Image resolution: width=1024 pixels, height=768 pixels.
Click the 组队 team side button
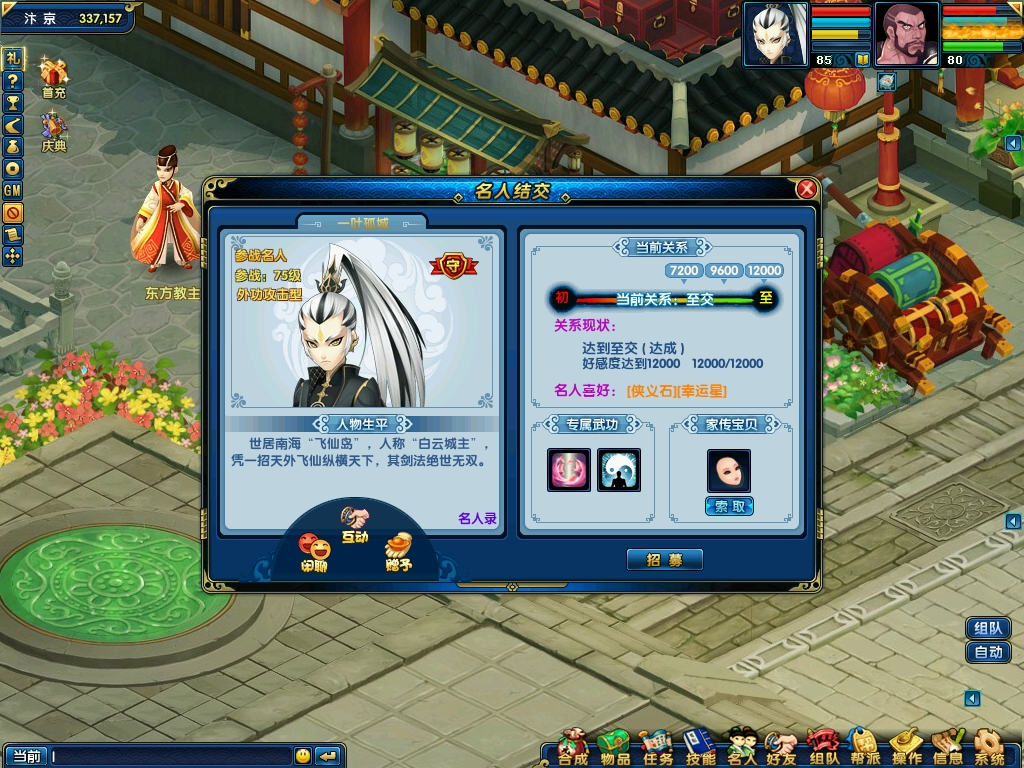click(988, 628)
